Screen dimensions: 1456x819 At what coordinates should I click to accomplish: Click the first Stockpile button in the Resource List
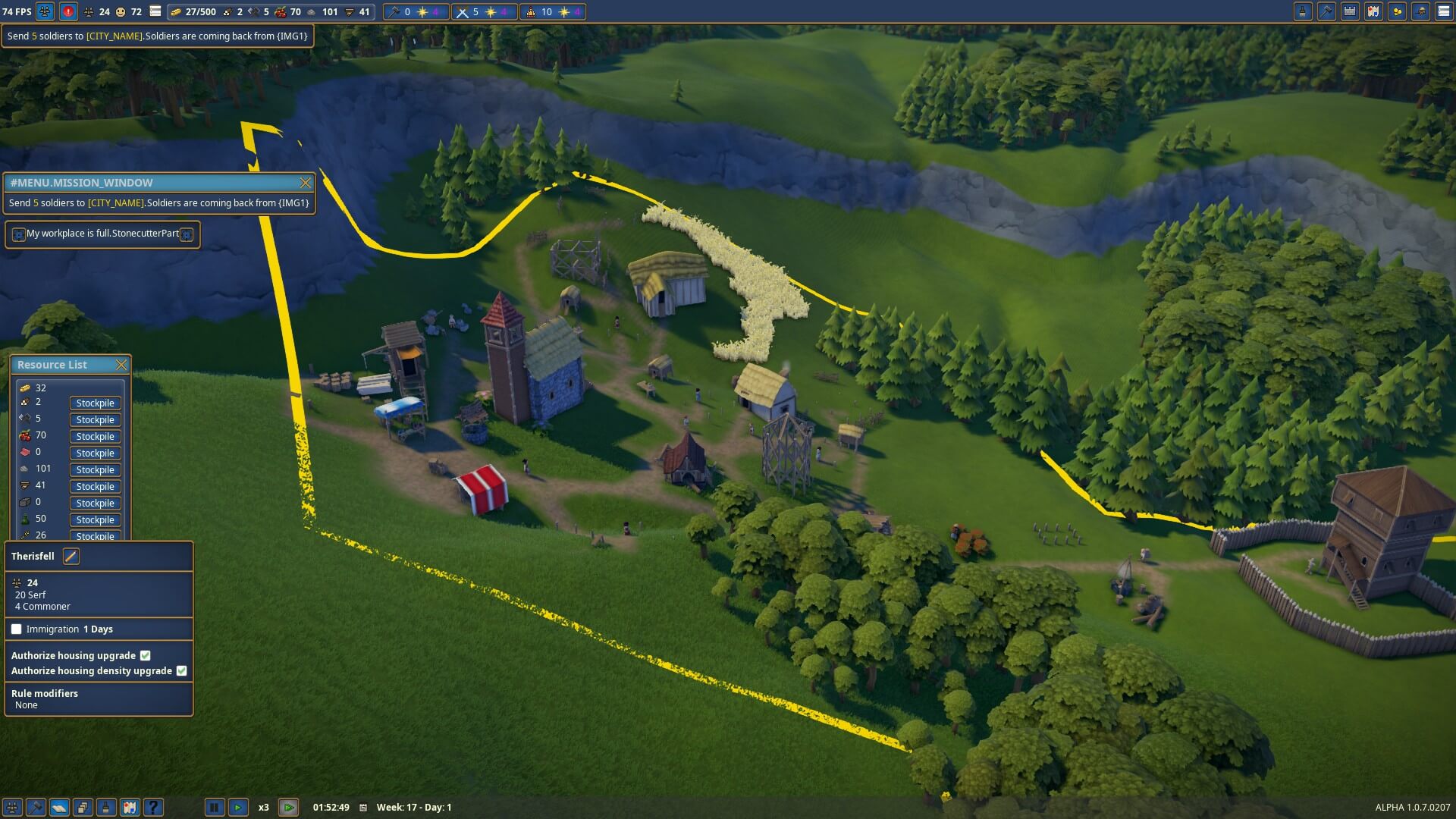[x=95, y=403]
